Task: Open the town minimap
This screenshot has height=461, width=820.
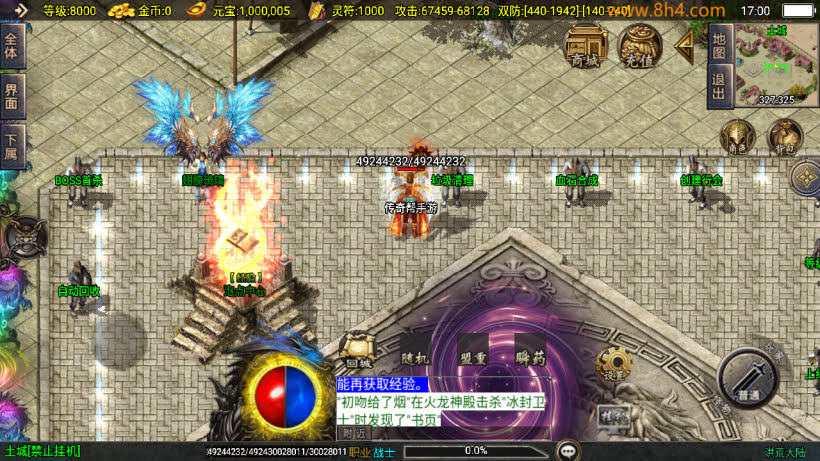Action: [776, 66]
